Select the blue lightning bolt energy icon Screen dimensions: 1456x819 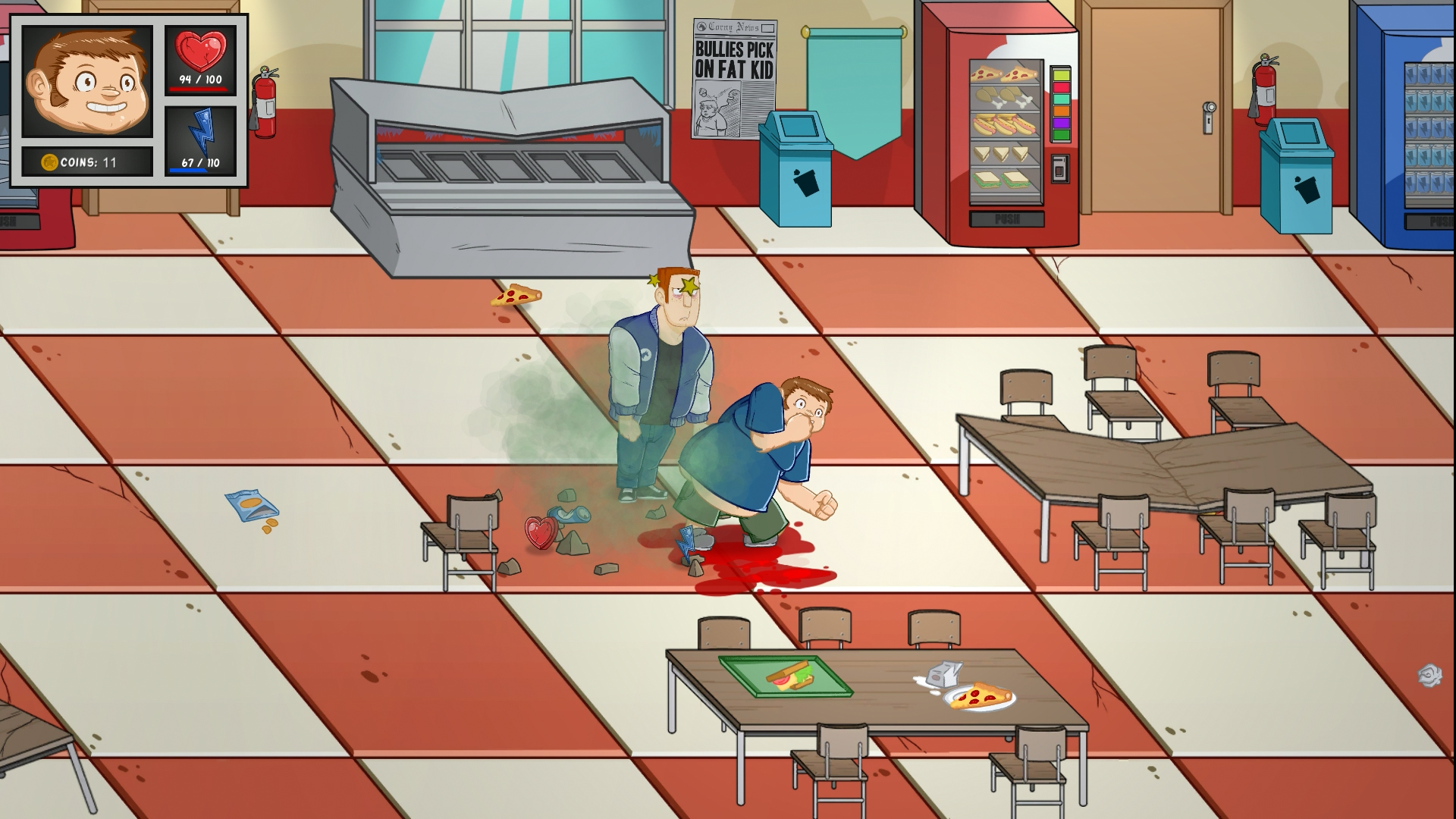[201, 133]
